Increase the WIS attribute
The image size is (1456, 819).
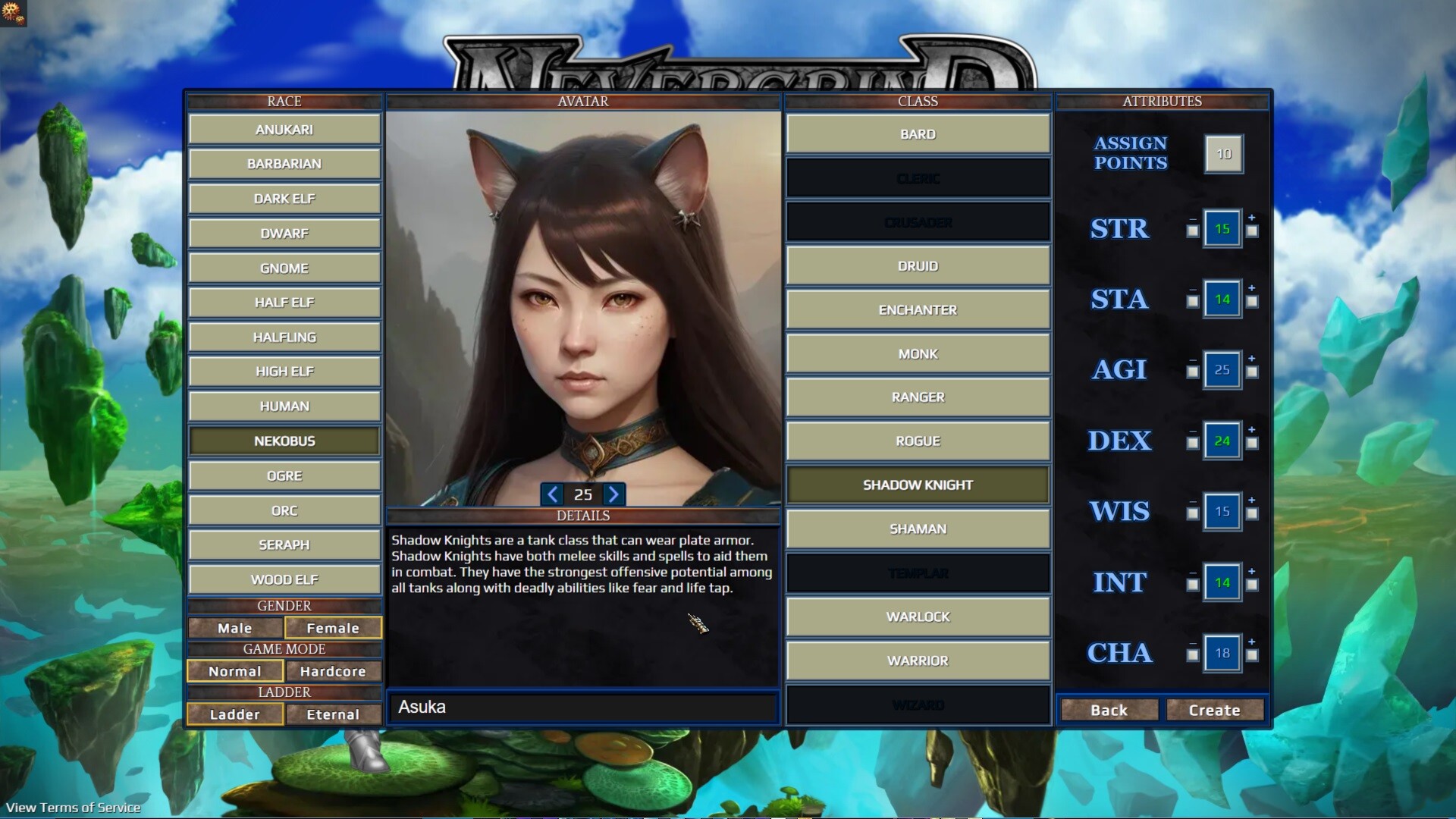(x=1251, y=511)
